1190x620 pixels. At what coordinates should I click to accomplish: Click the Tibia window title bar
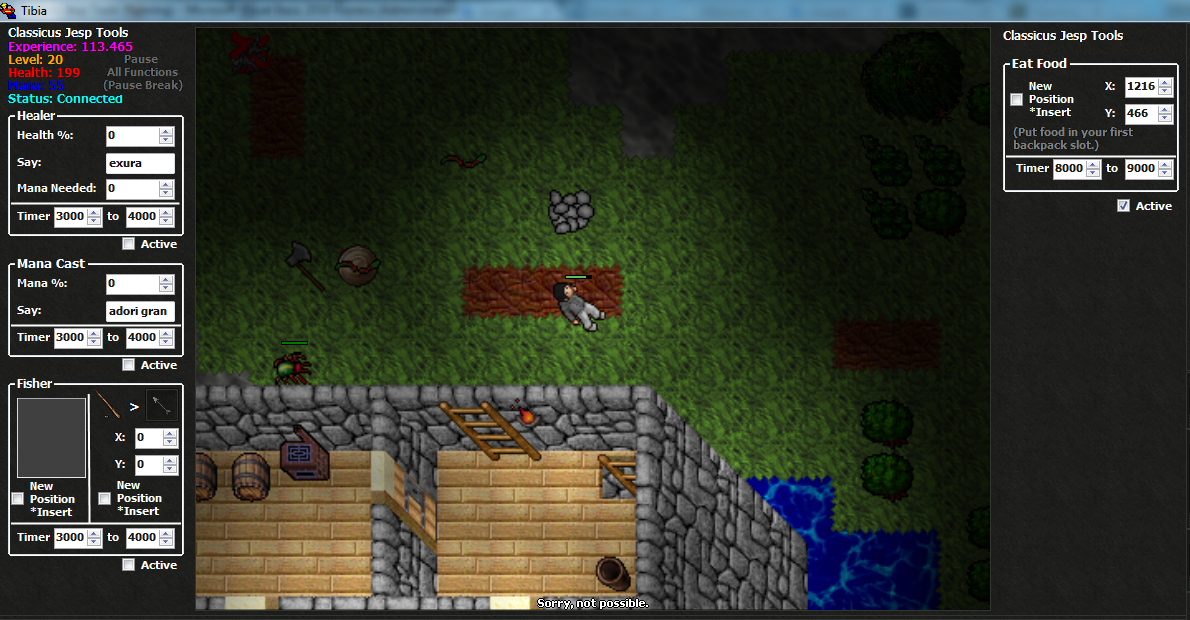(x=400, y=11)
